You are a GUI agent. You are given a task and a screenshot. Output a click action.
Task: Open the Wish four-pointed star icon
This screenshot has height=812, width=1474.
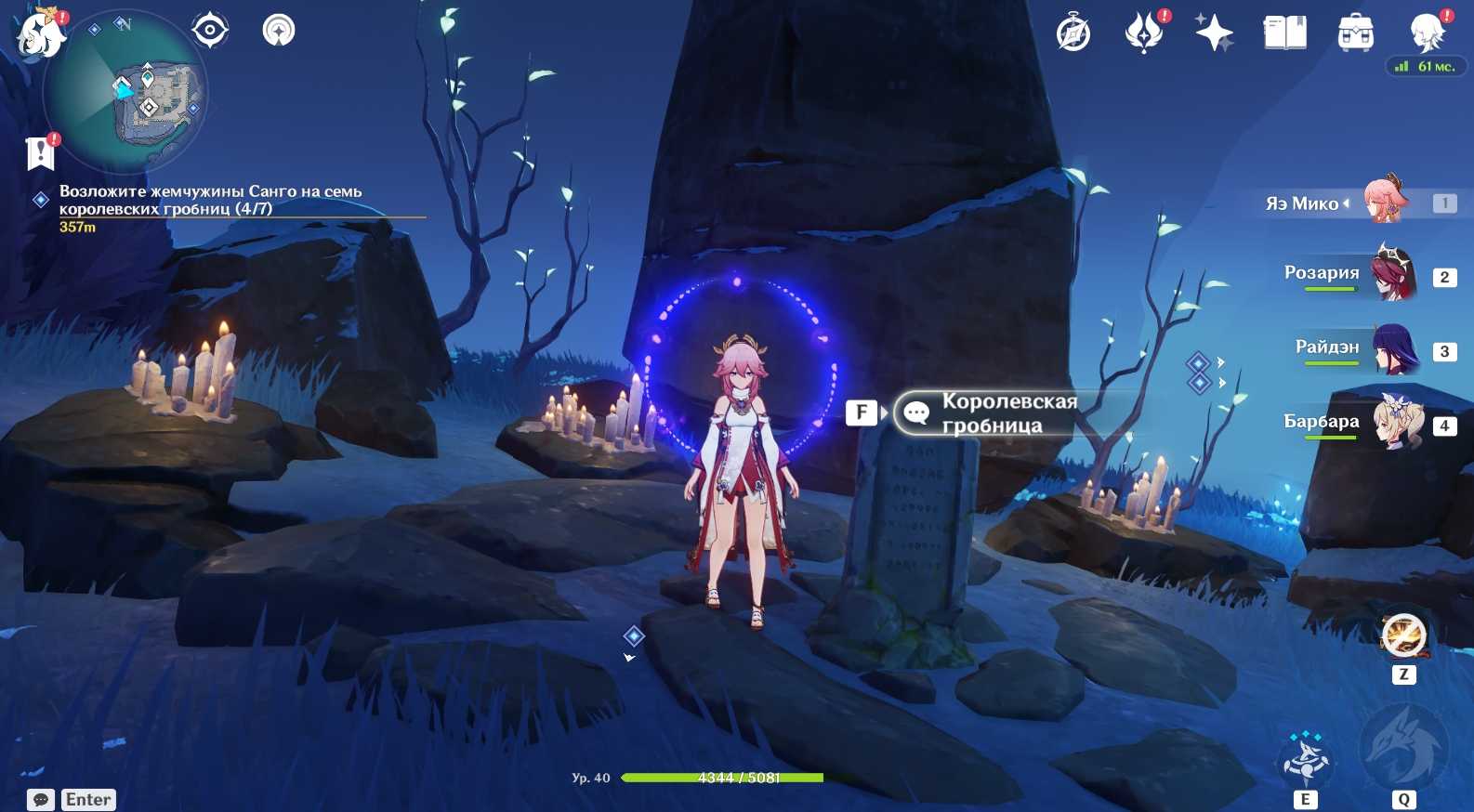pyautogui.click(x=1214, y=34)
